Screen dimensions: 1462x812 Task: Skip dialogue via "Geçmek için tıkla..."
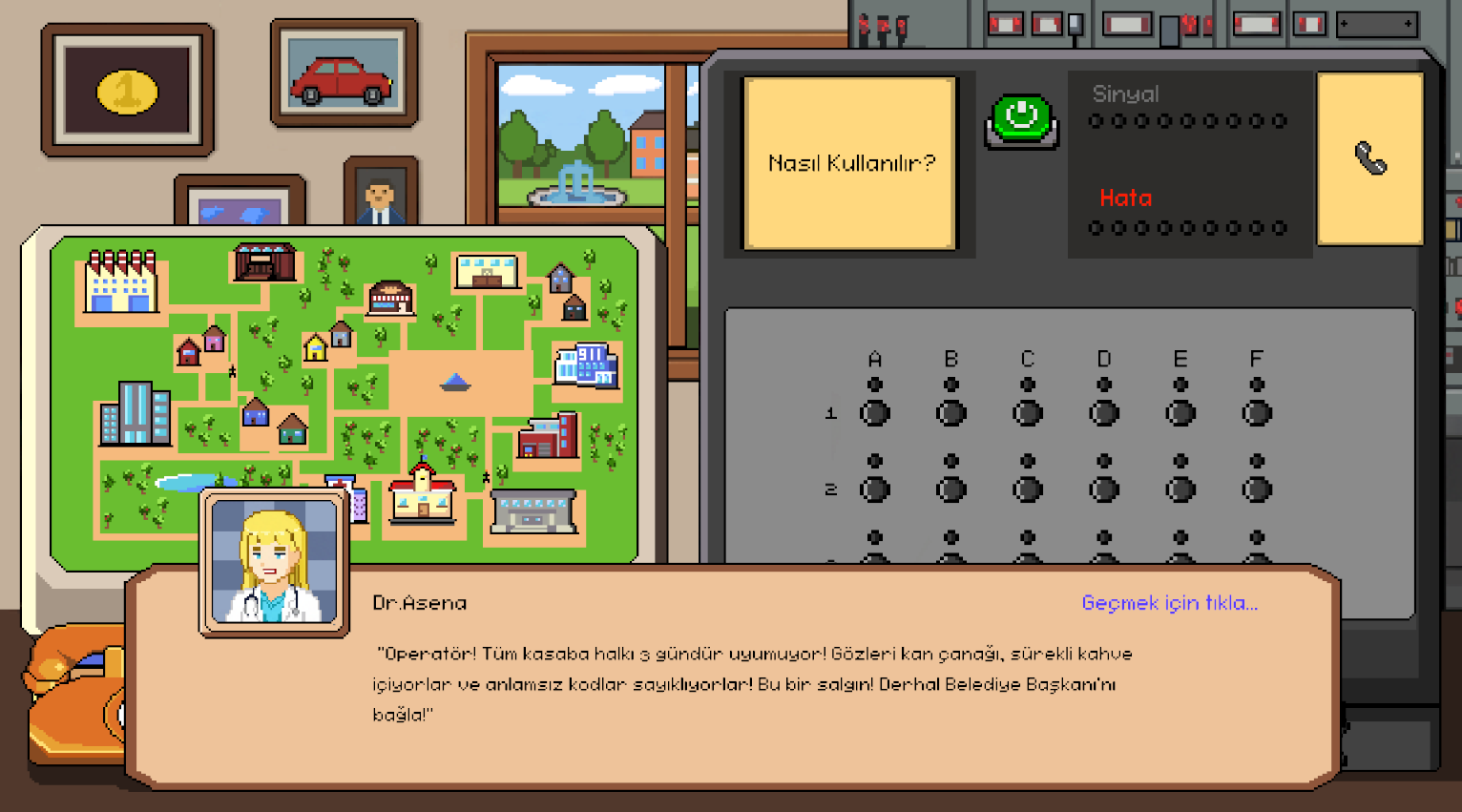click(1169, 603)
